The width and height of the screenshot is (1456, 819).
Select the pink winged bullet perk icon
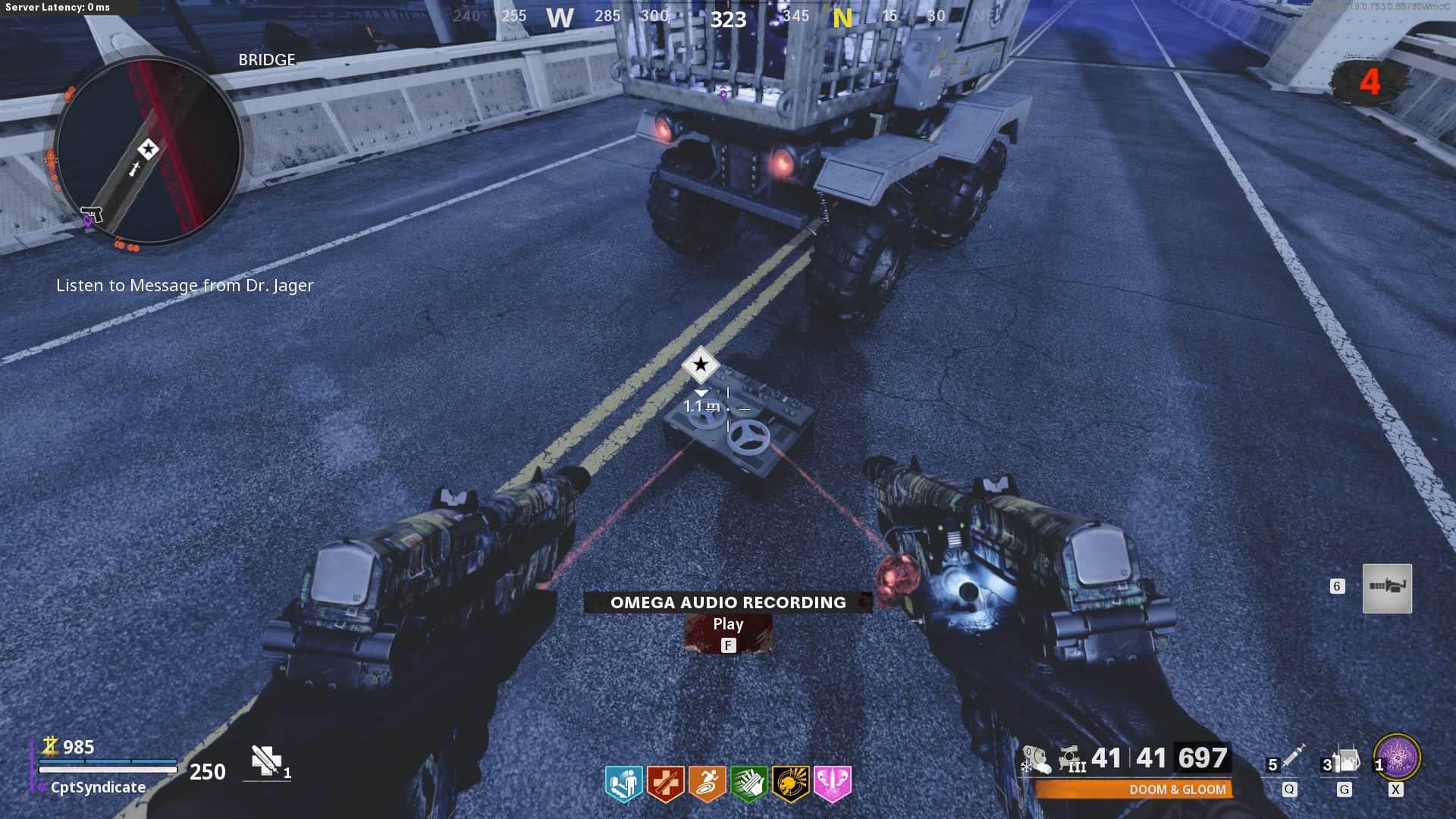click(832, 783)
